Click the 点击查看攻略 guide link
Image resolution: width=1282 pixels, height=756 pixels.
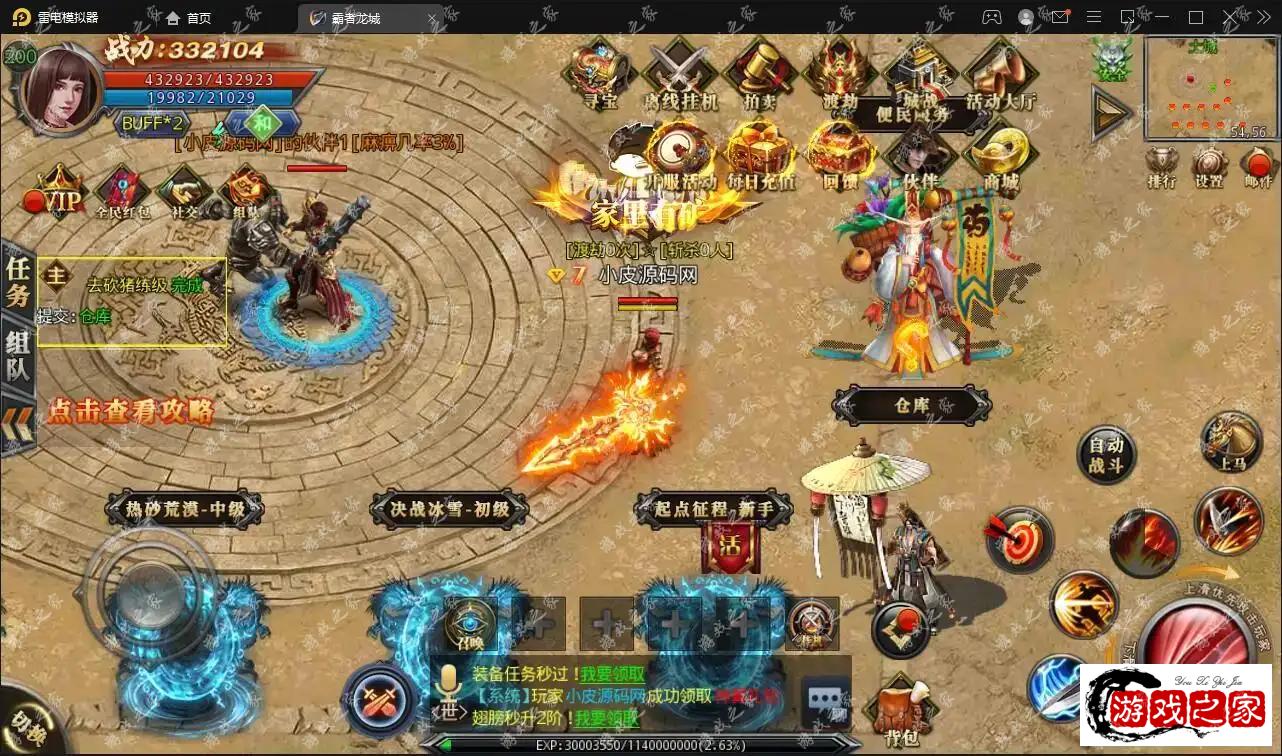pyautogui.click(x=130, y=410)
